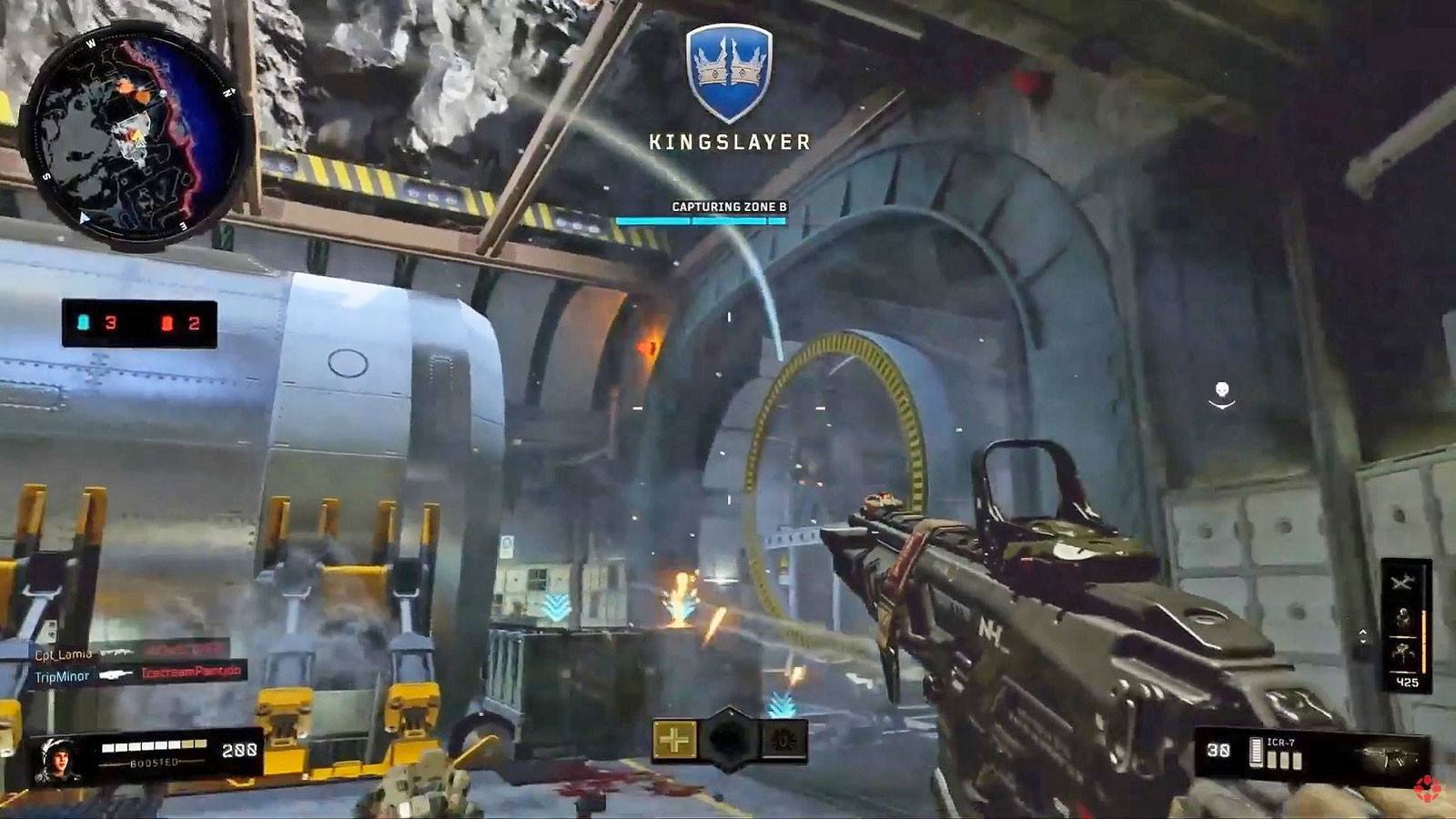Screen dimensions: 1456x819
Task: Click the skull death marker
Action: [1222, 392]
